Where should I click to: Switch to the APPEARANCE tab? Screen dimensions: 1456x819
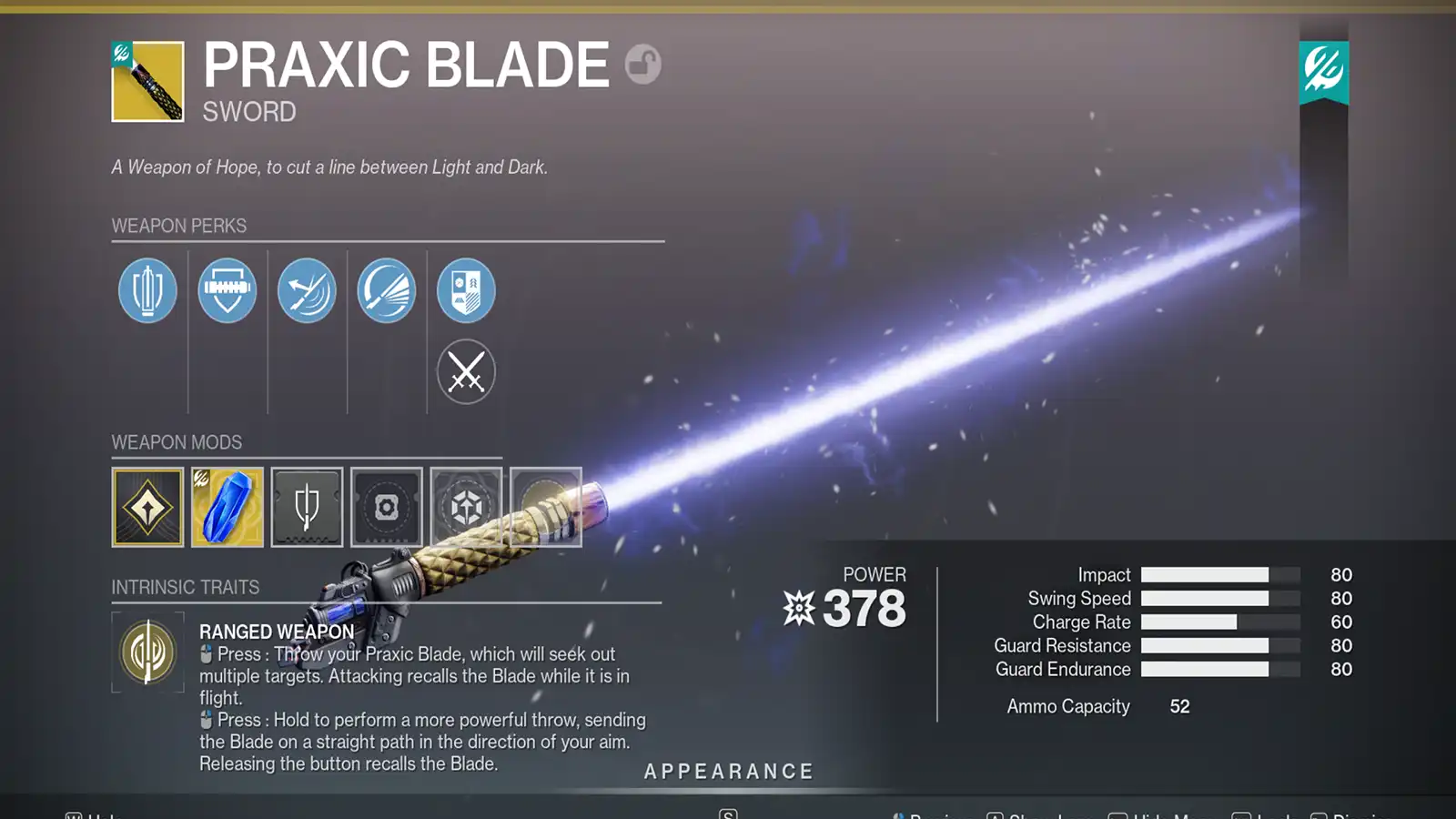pyautogui.click(x=727, y=771)
